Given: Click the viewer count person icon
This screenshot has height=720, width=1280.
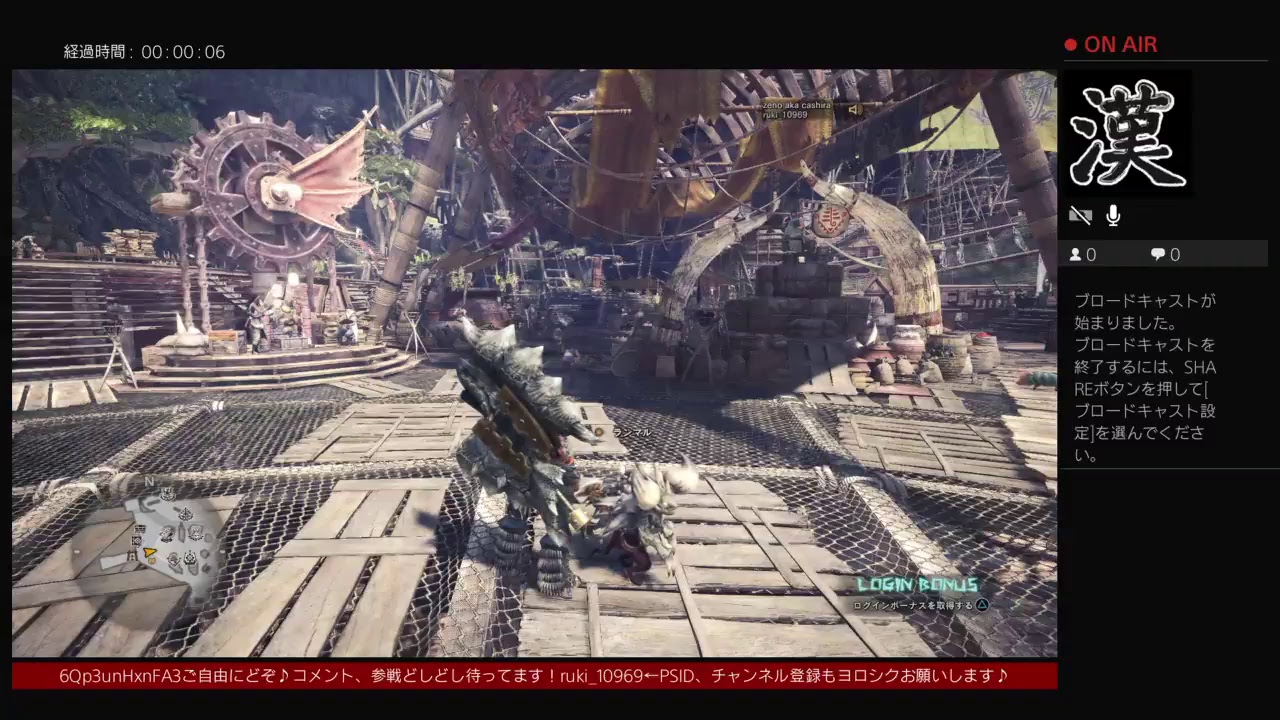Looking at the screenshot, I should 1074,254.
